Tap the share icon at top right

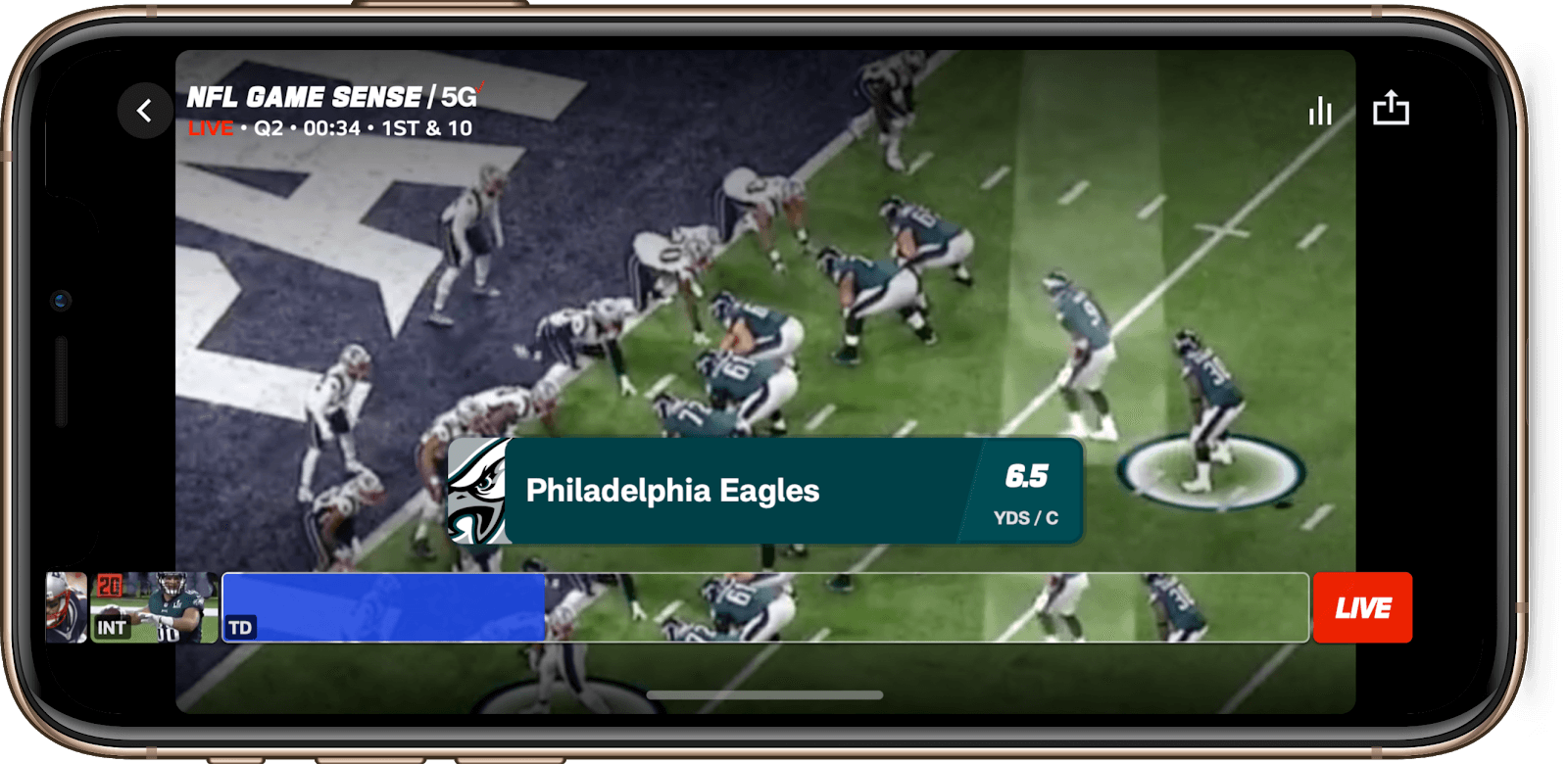click(x=1392, y=110)
